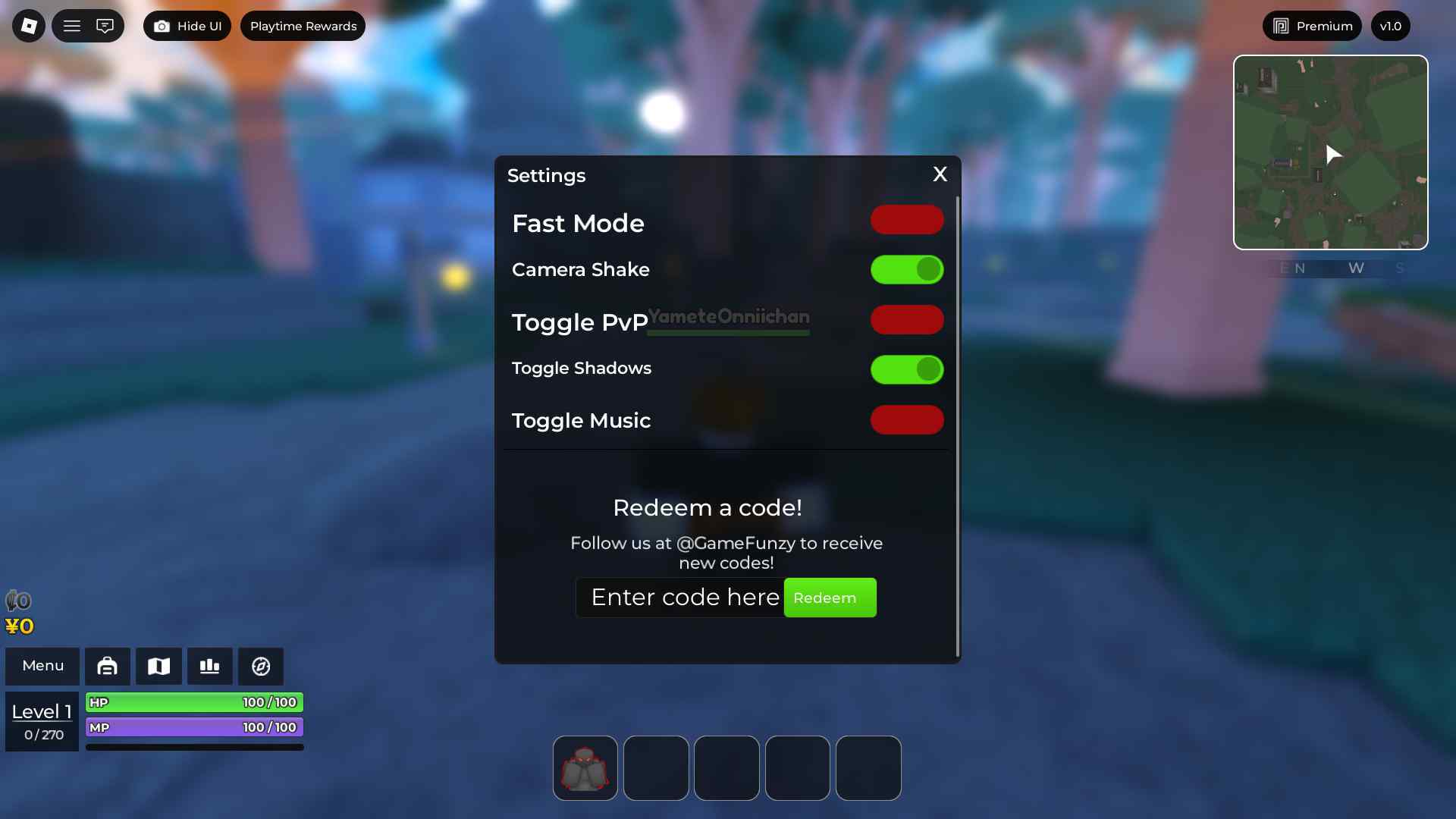
Task: View the stats bar-chart icon
Action: tap(209, 666)
